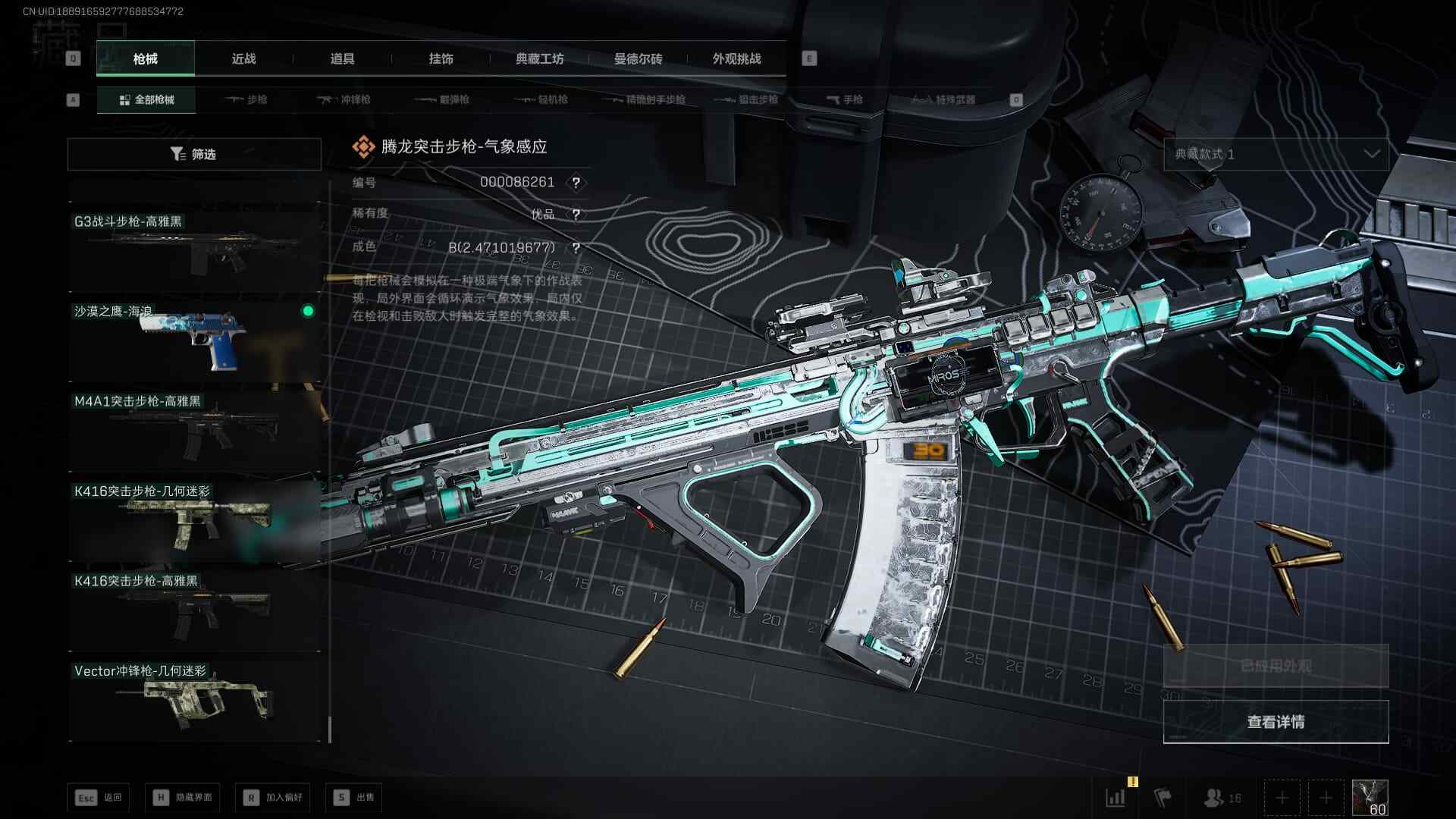Click the question mark beside 成色
This screenshot has height=819, width=1456.
click(576, 248)
